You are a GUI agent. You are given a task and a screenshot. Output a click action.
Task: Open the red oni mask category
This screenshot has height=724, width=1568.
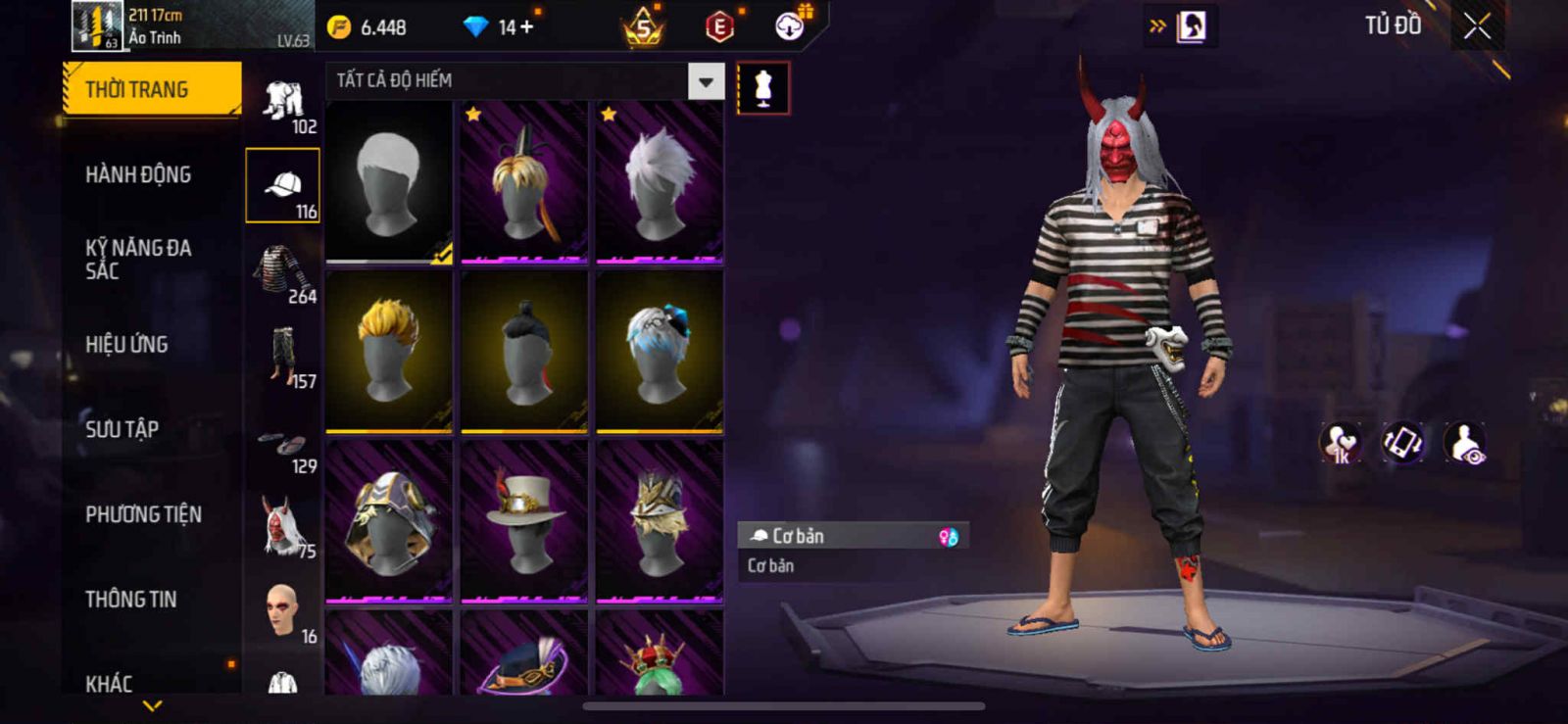click(x=282, y=527)
